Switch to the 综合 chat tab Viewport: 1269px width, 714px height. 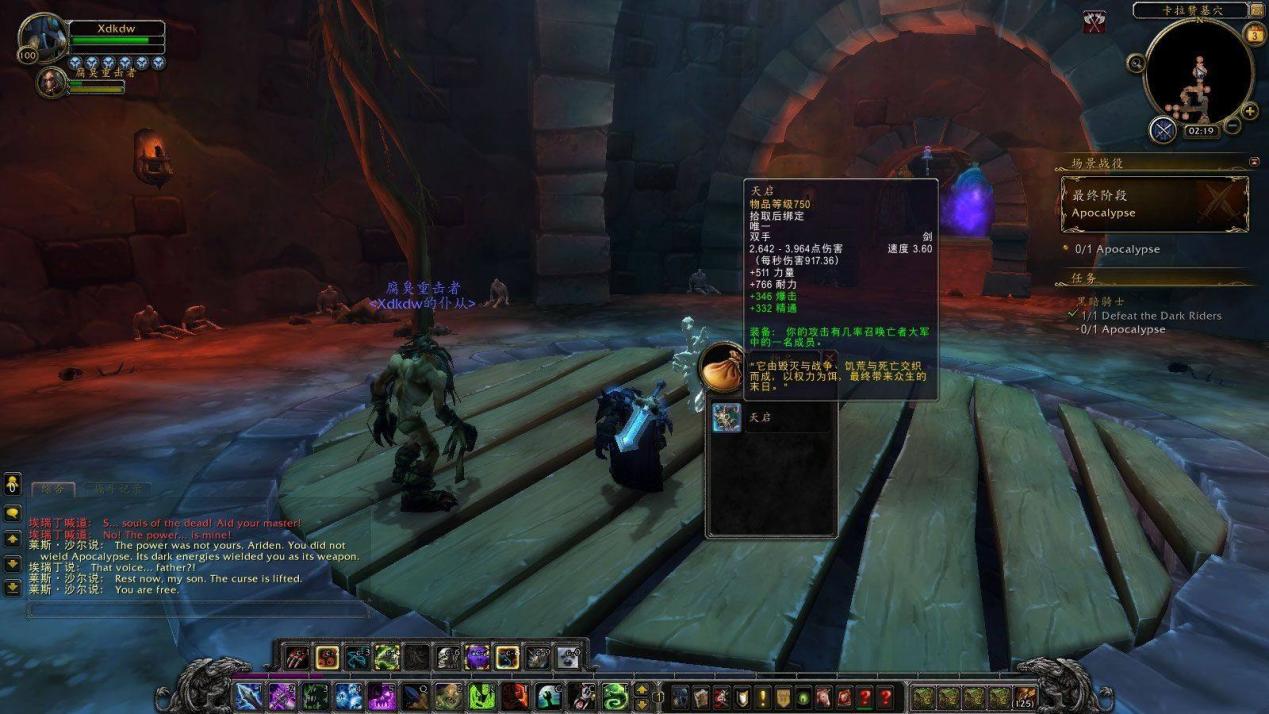tap(52, 489)
